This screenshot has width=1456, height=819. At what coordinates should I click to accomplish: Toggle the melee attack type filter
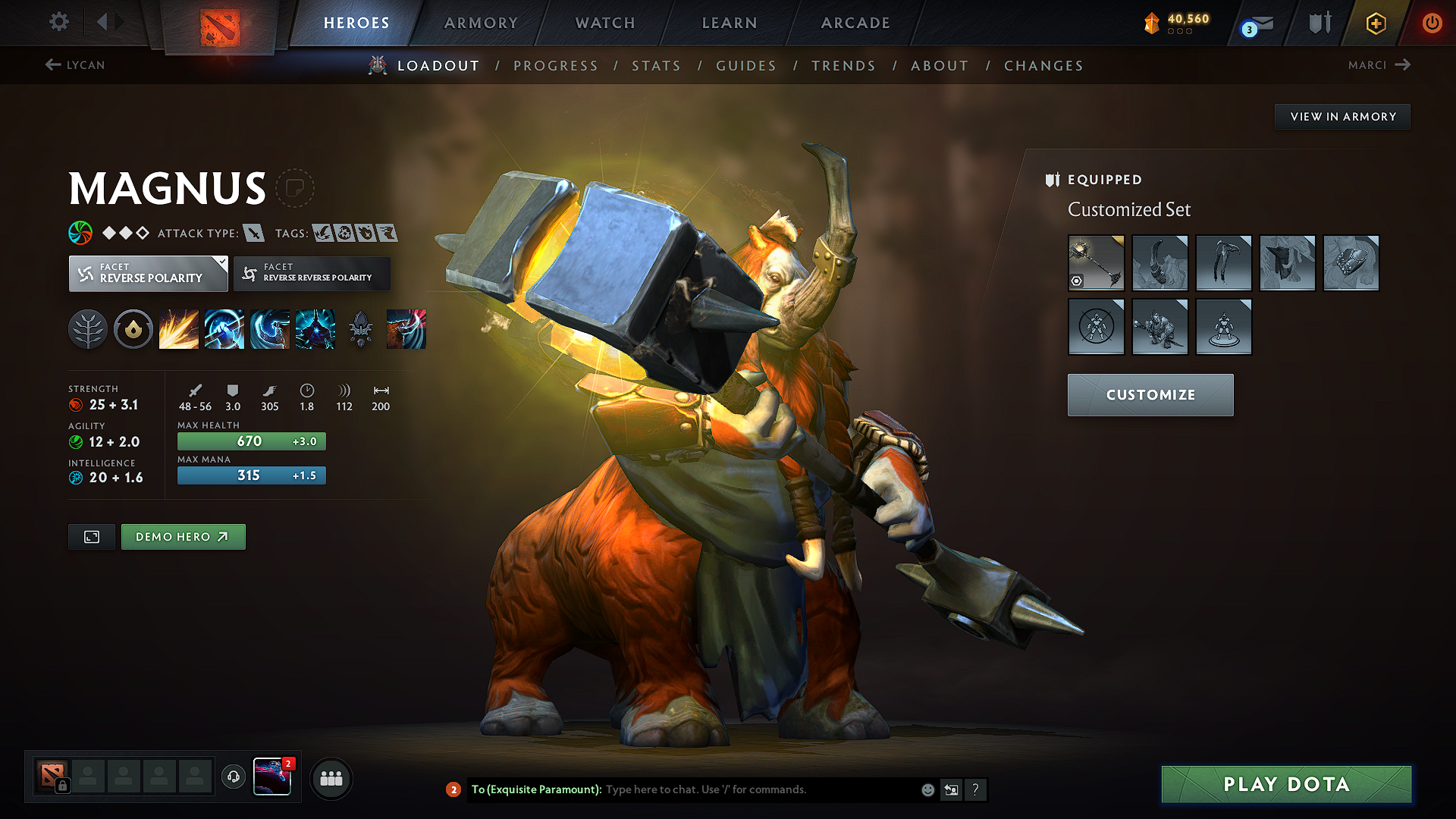pos(254,233)
